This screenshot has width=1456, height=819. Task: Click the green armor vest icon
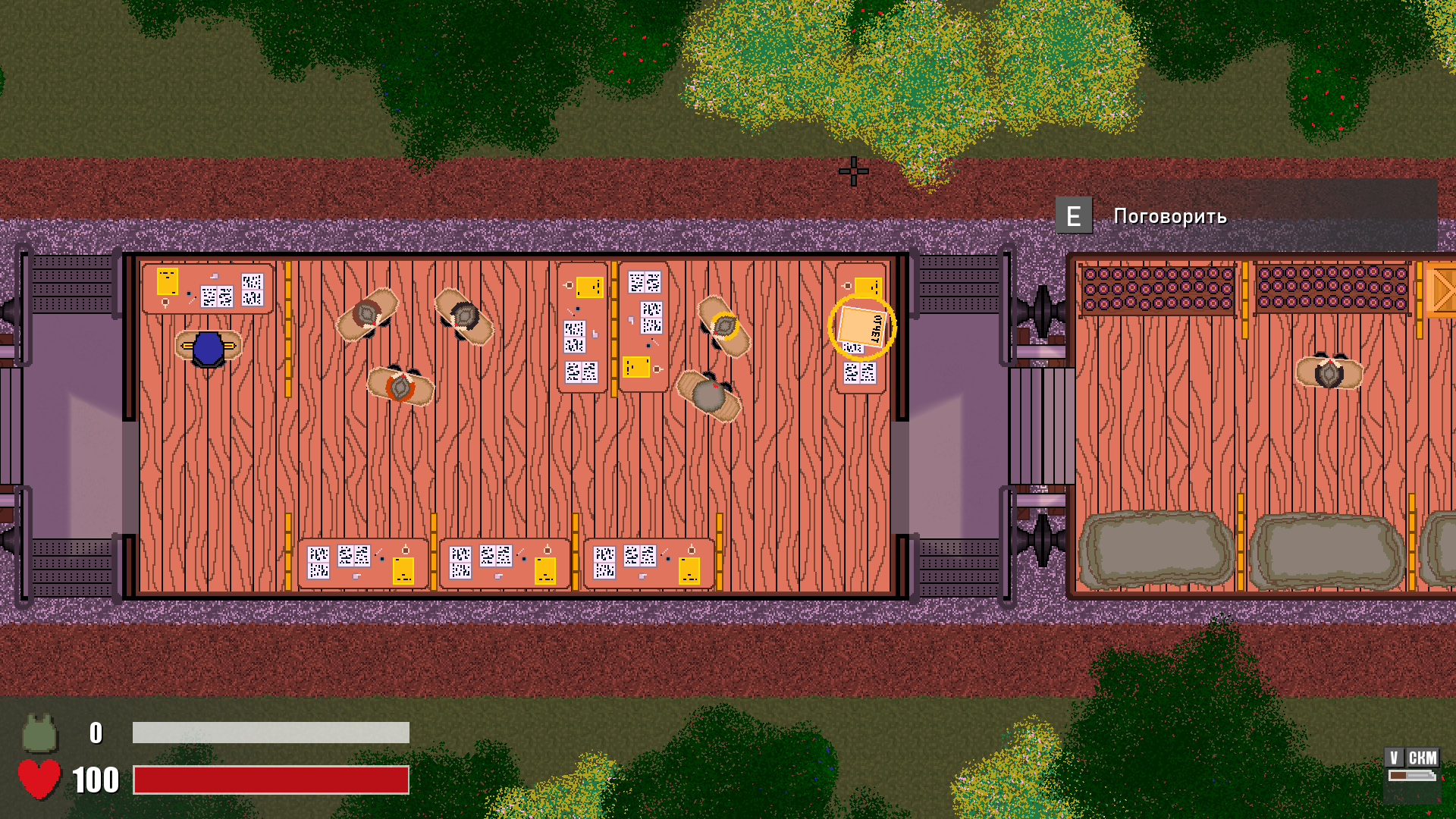pos(39,733)
